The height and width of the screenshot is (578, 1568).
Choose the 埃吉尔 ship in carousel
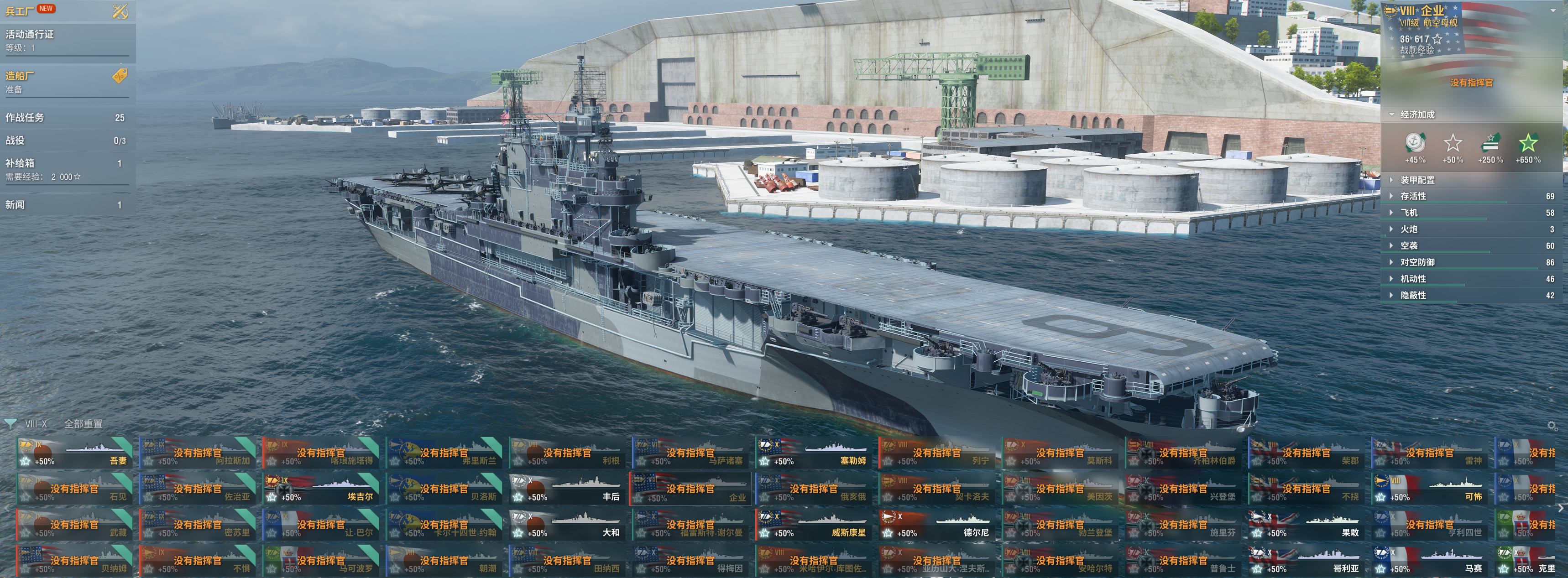coord(321,489)
